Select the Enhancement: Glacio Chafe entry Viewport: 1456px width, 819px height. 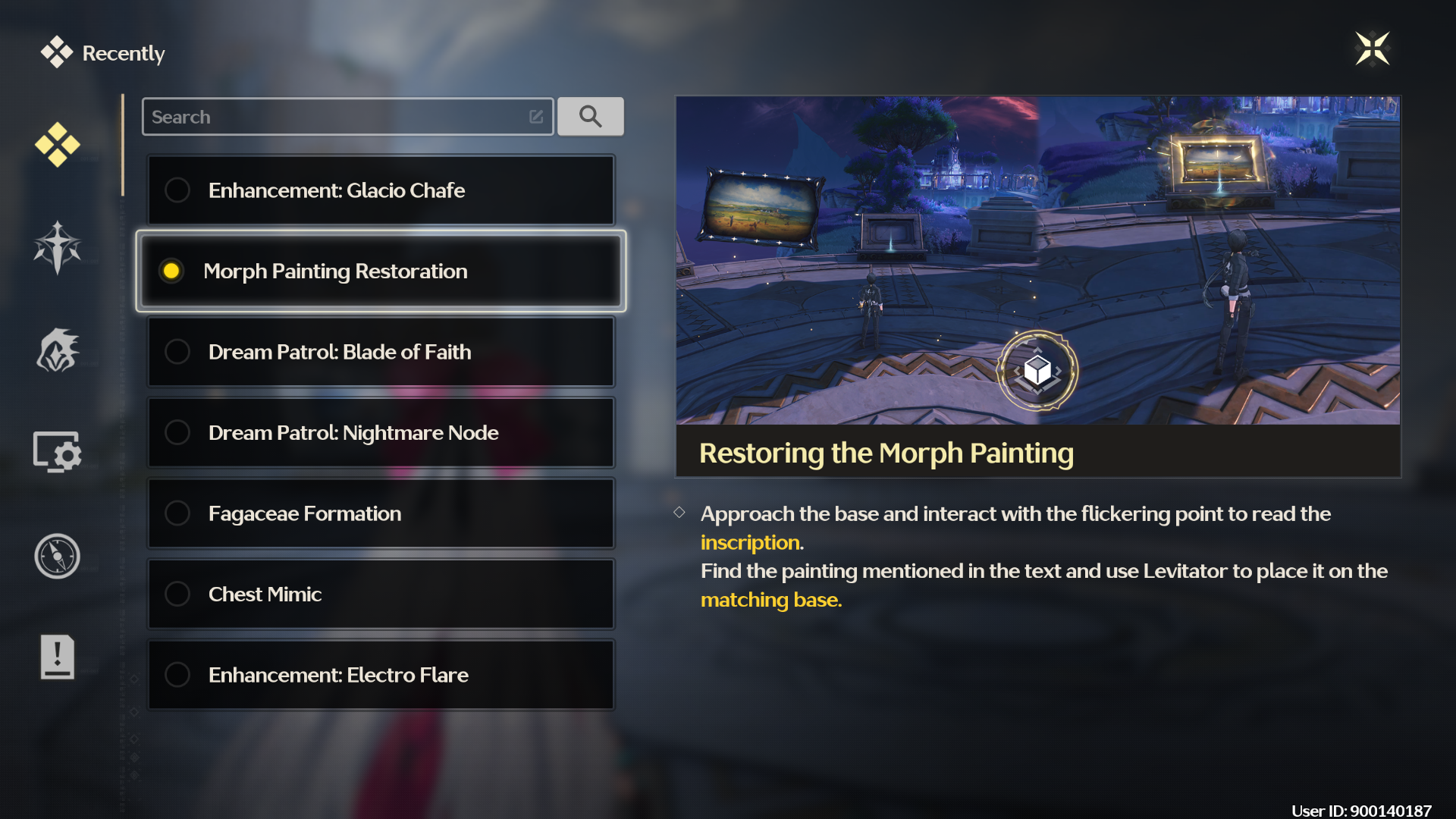point(381,190)
